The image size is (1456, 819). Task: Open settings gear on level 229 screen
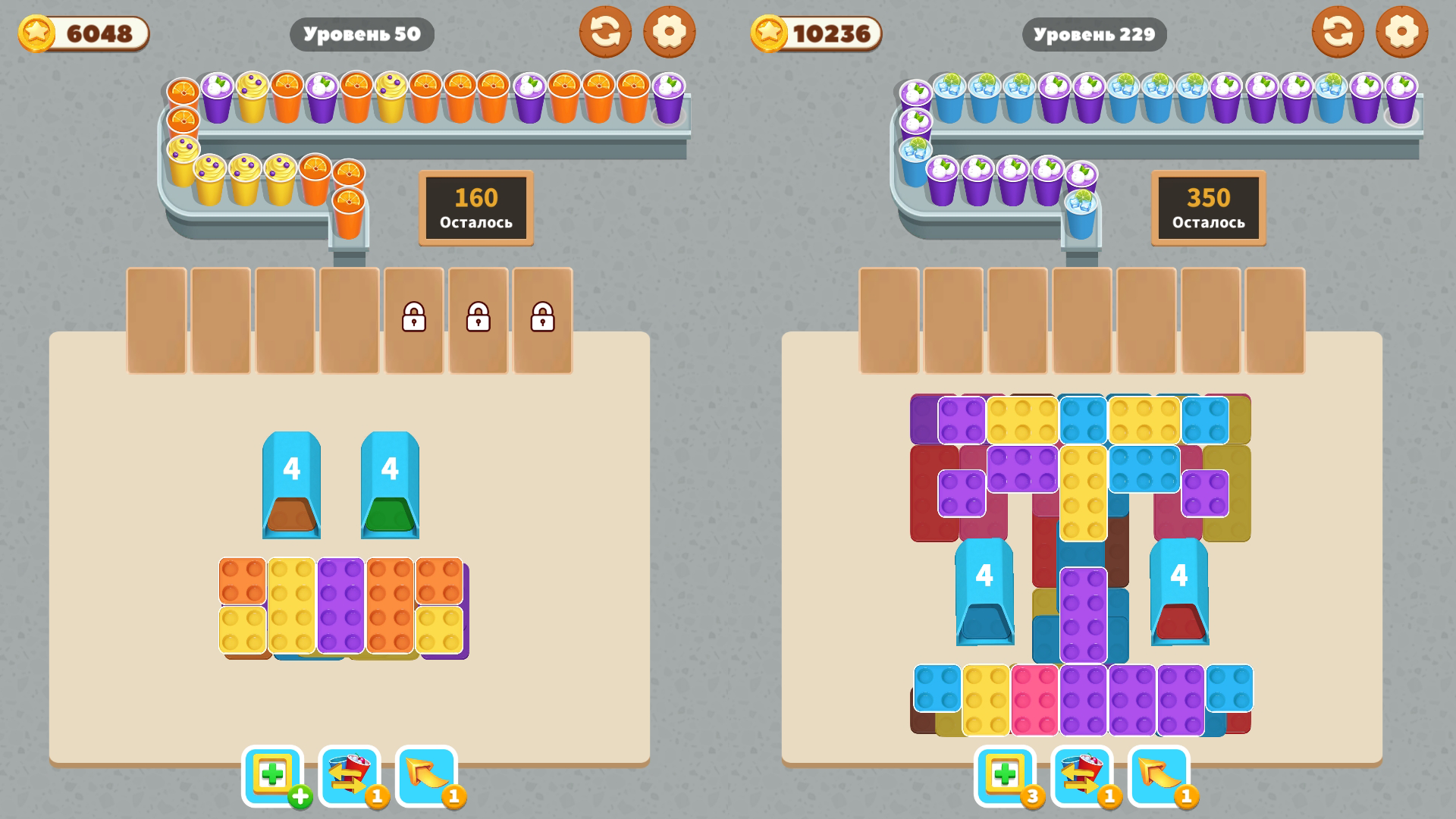1401,33
